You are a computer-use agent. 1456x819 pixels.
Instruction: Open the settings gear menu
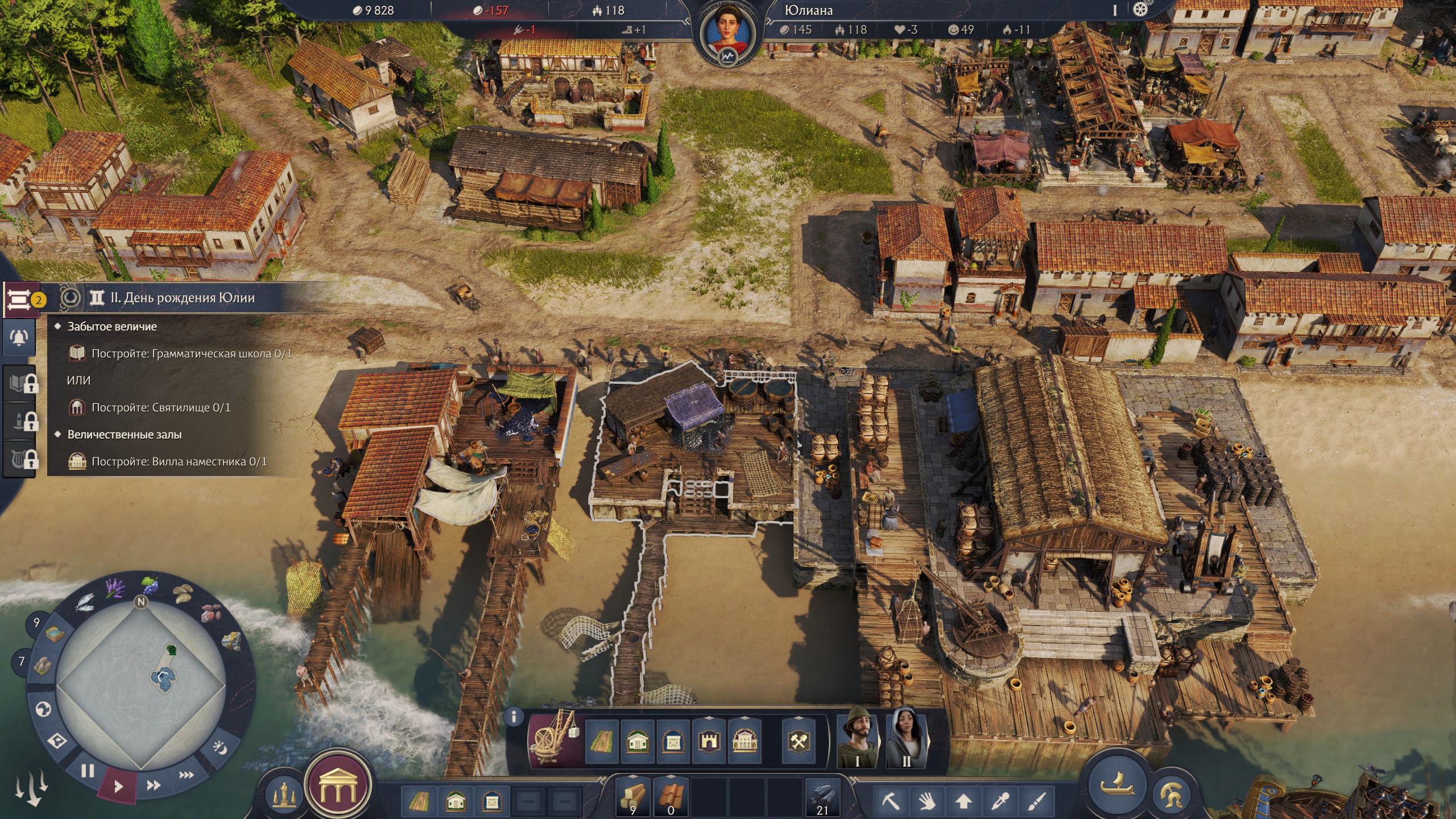(1140, 10)
